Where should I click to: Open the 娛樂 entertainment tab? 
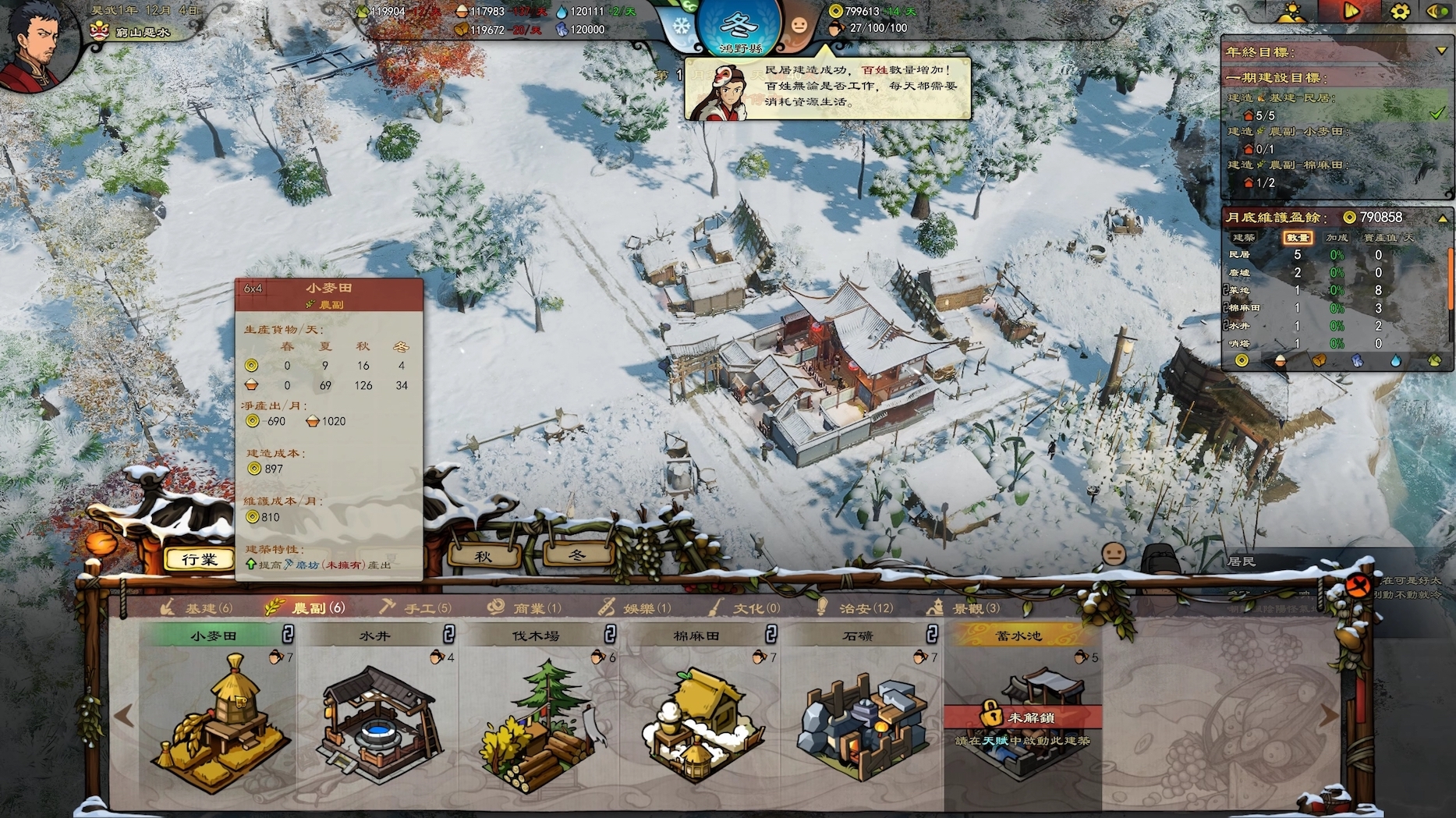click(635, 608)
